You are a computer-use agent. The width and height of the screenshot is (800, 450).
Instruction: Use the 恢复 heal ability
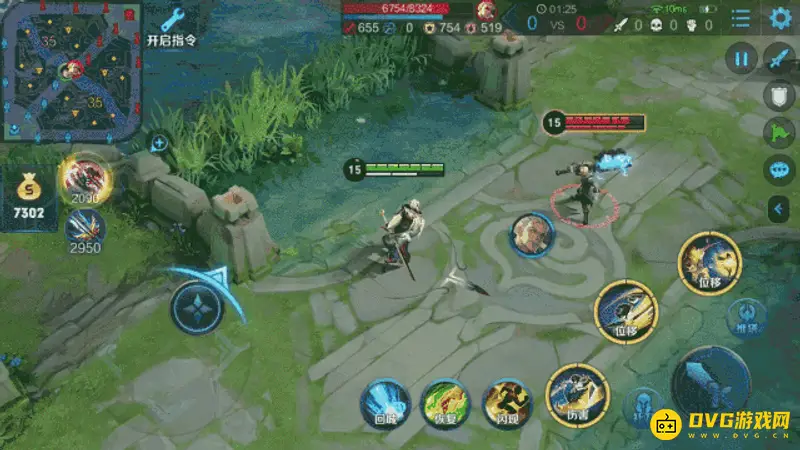click(445, 403)
